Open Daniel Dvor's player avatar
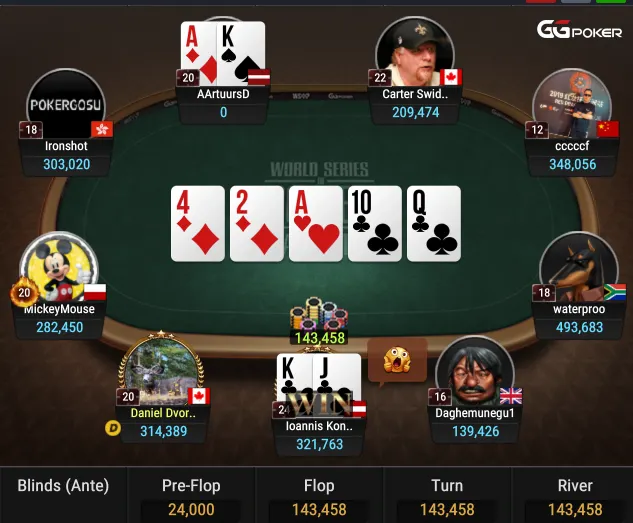633x523 pixels. tap(163, 370)
